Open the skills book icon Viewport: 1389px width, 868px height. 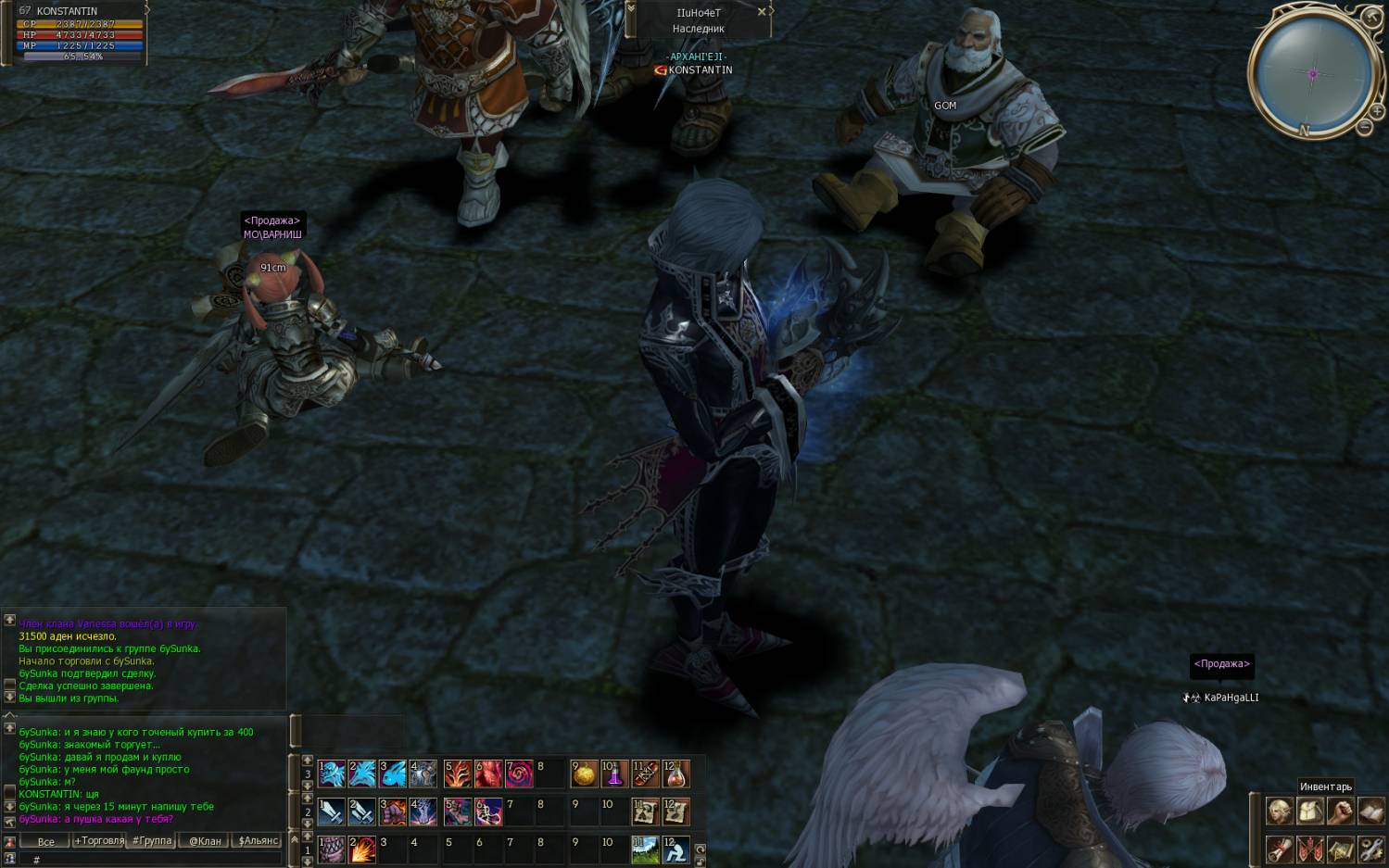point(1370,811)
